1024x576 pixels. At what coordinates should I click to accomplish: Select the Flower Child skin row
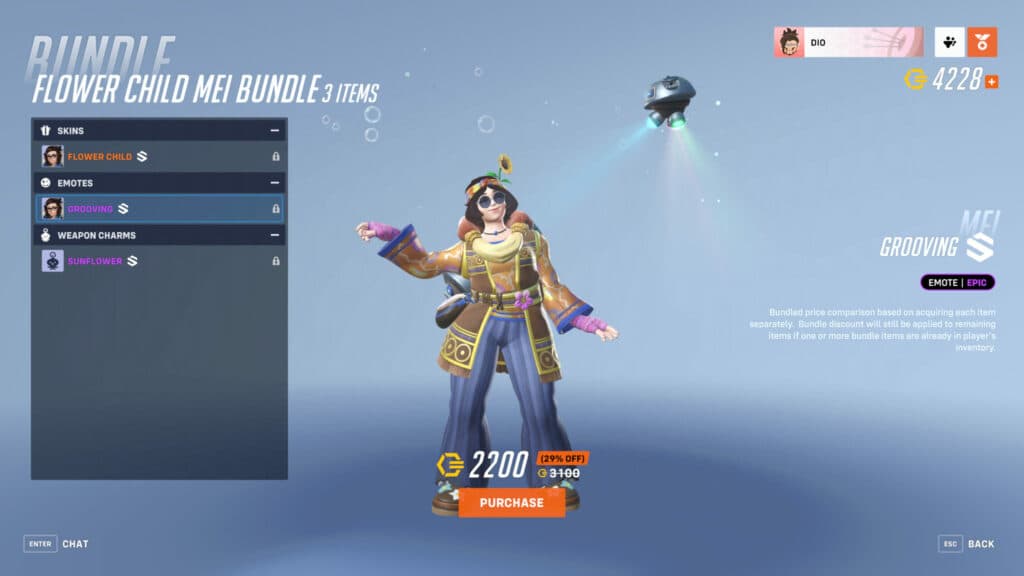click(159, 156)
